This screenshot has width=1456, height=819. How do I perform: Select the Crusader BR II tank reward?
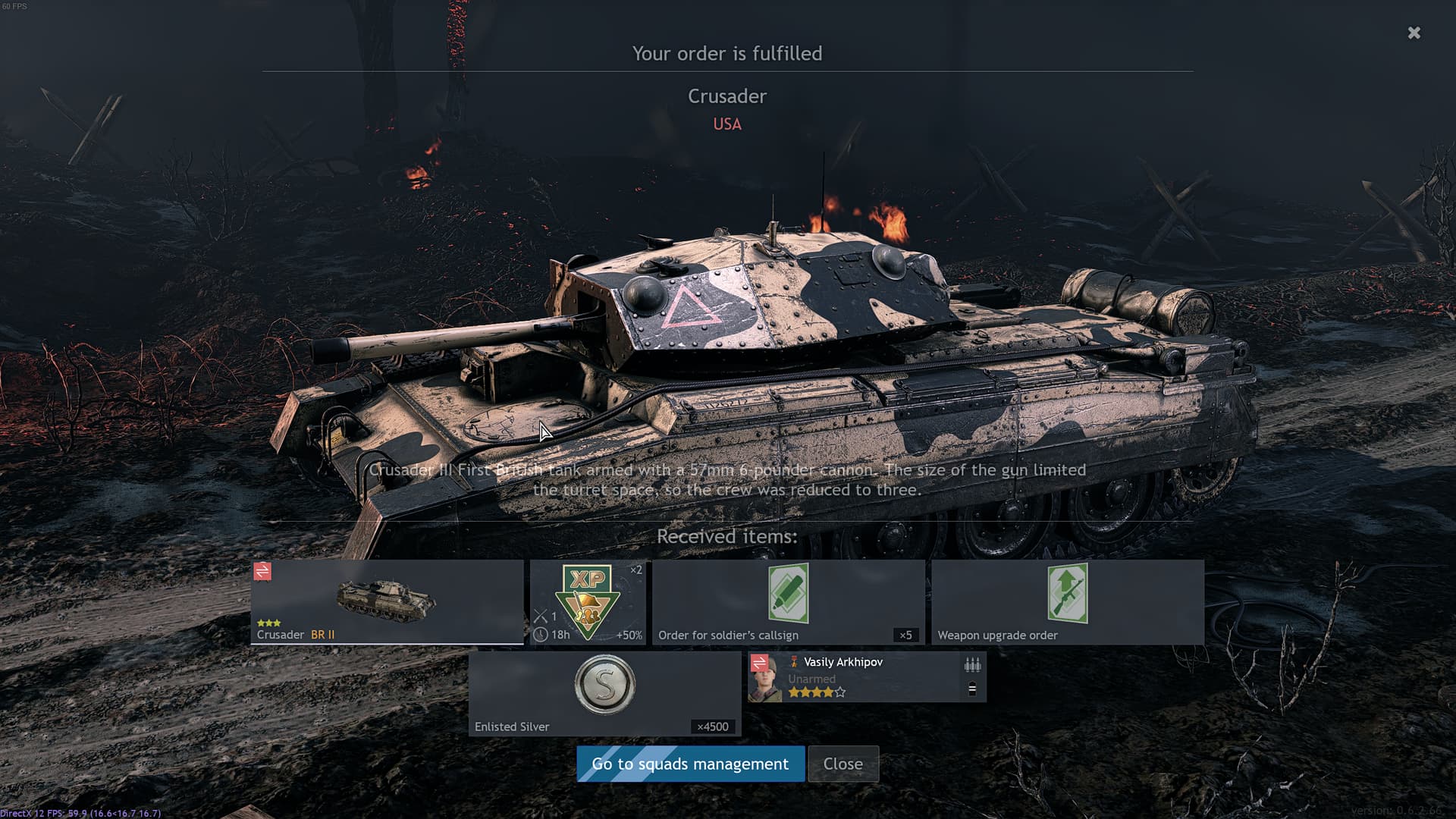coord(387,602)
